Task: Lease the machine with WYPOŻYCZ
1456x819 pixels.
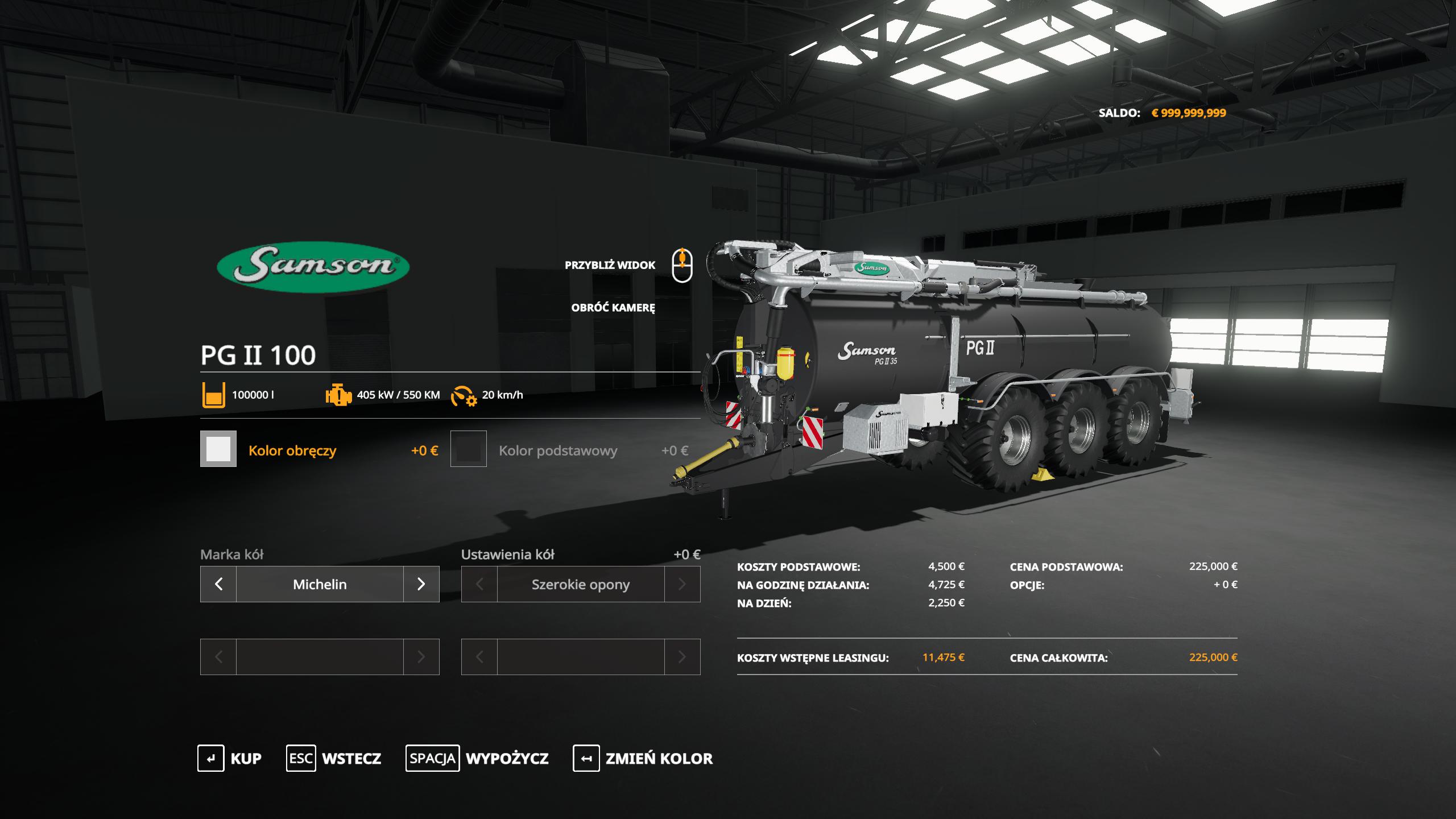Action: 477,759
